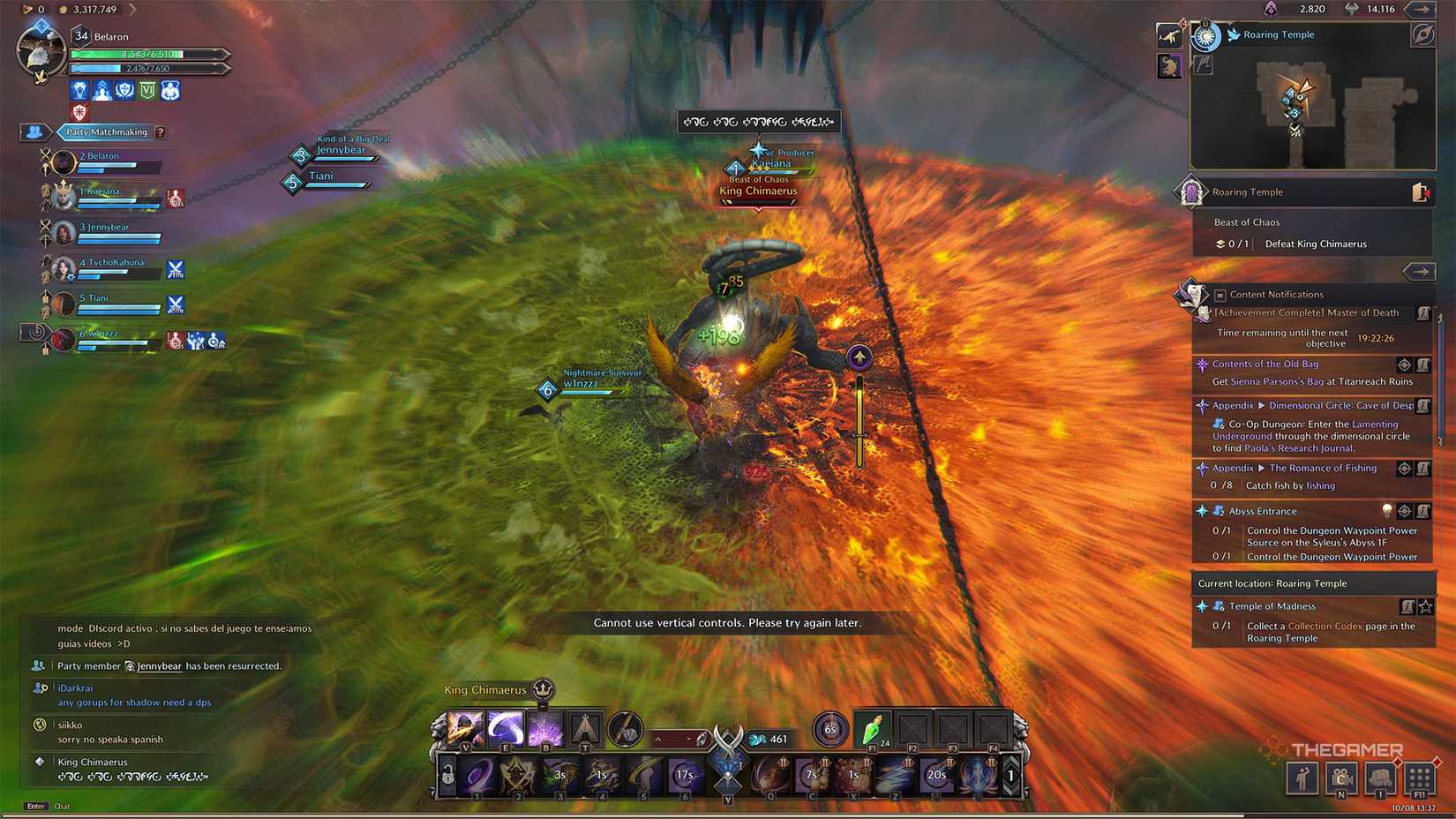
Task: Click Jennybear's name in the chat log
Action: tap(159, 666)
